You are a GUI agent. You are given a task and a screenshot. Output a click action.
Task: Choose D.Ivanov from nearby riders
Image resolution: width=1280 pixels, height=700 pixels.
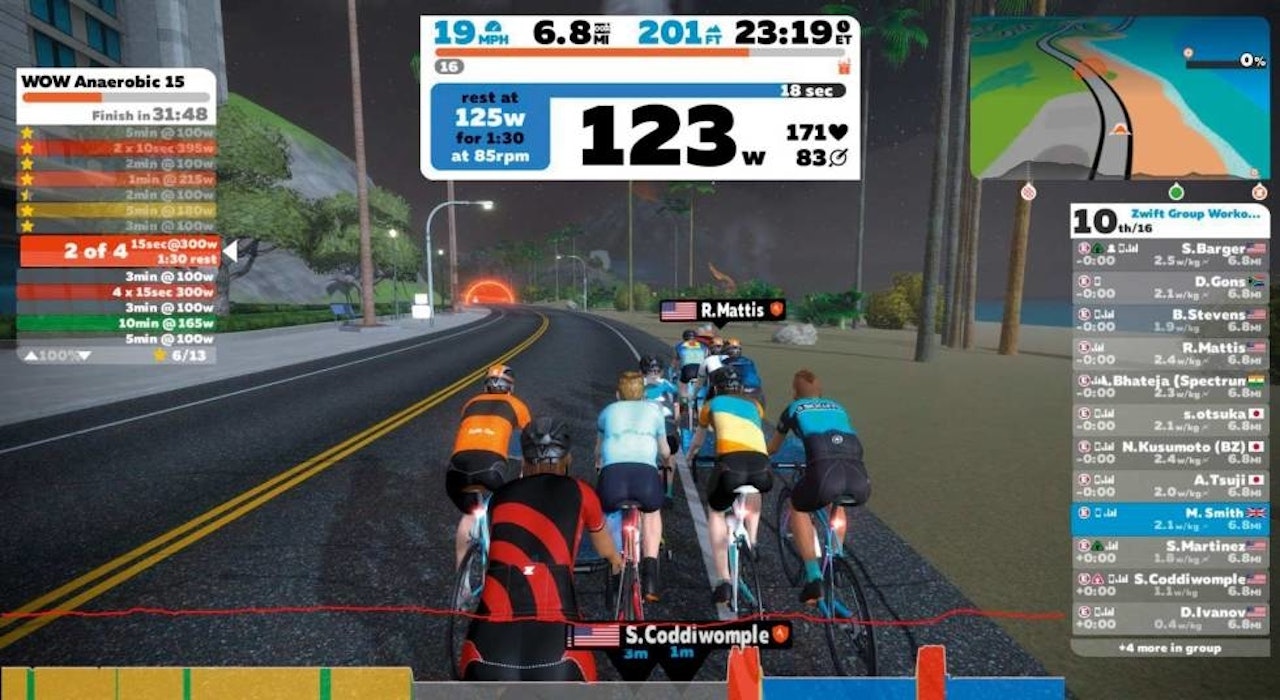[1170, 618]
